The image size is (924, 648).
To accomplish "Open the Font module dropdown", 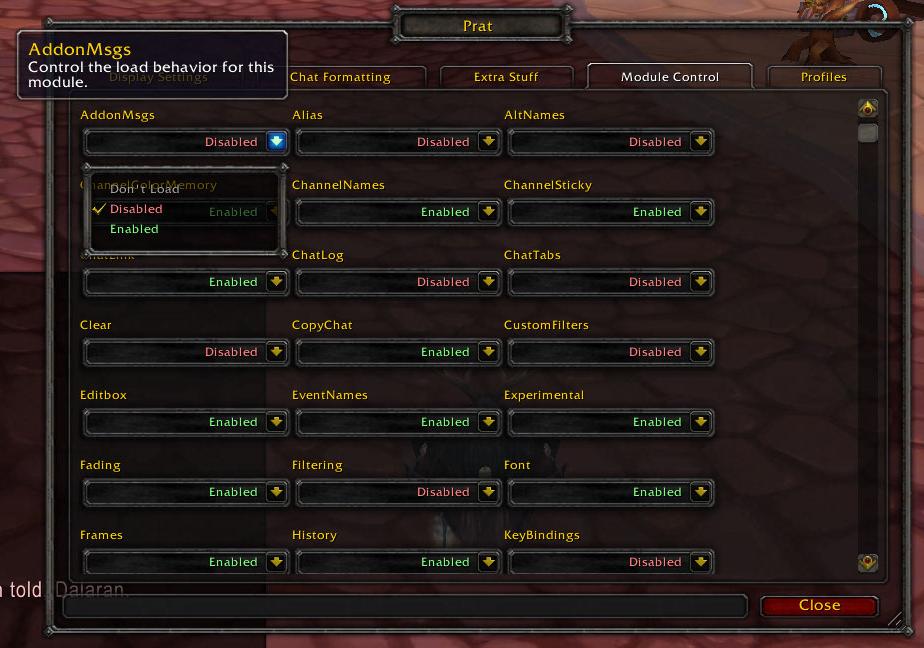I will (x=700, y=492).
